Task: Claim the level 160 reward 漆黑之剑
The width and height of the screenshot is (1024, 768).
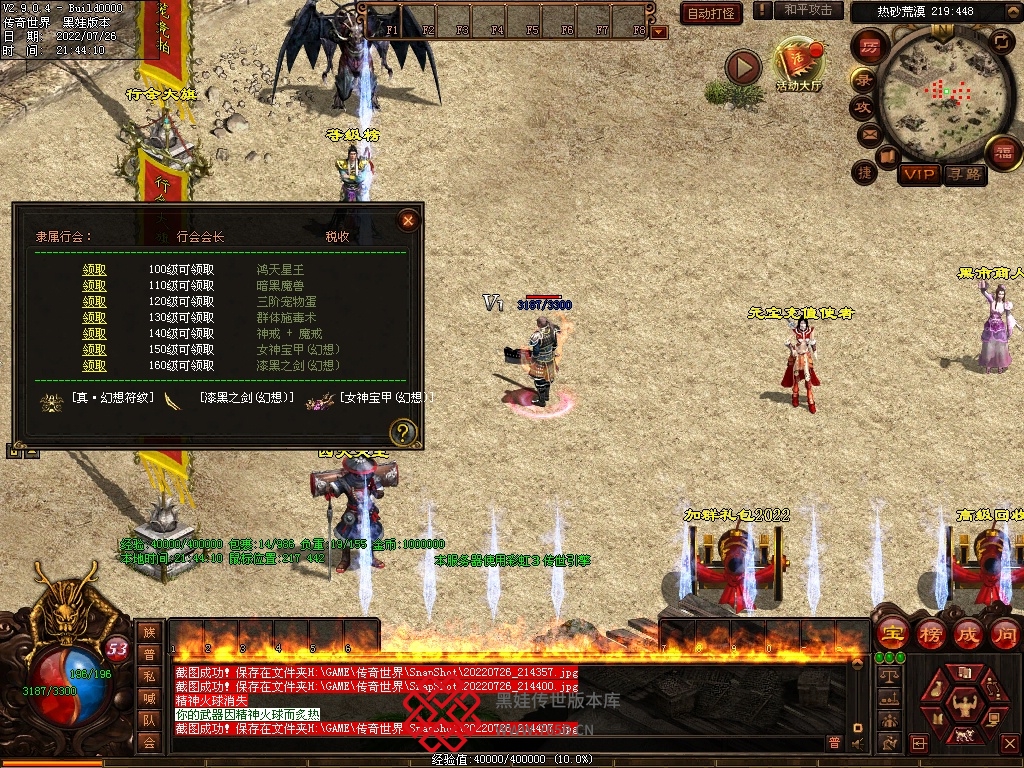Action: [x=94, y=366]
